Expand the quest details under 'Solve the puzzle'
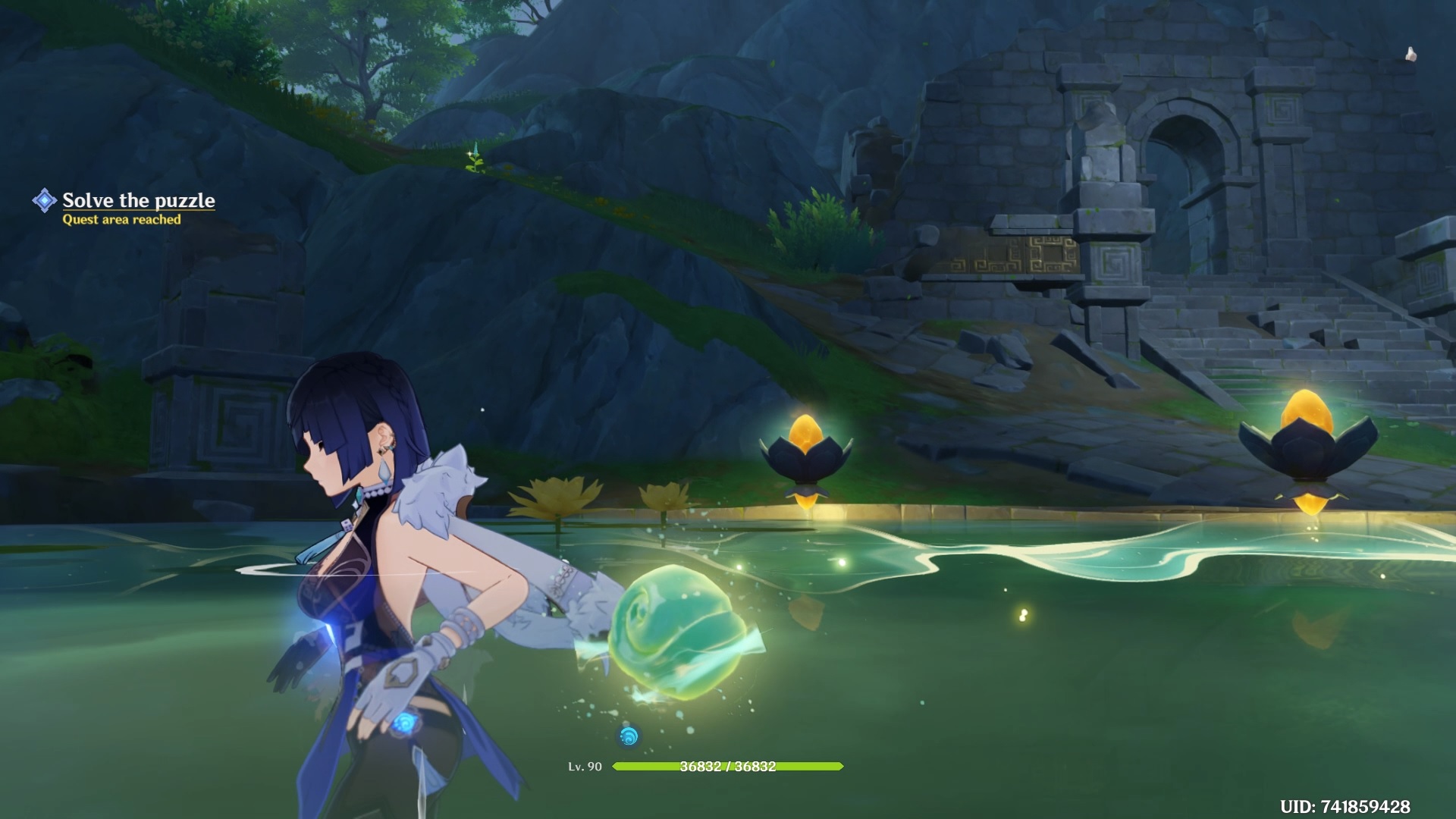 coord(122,220)
